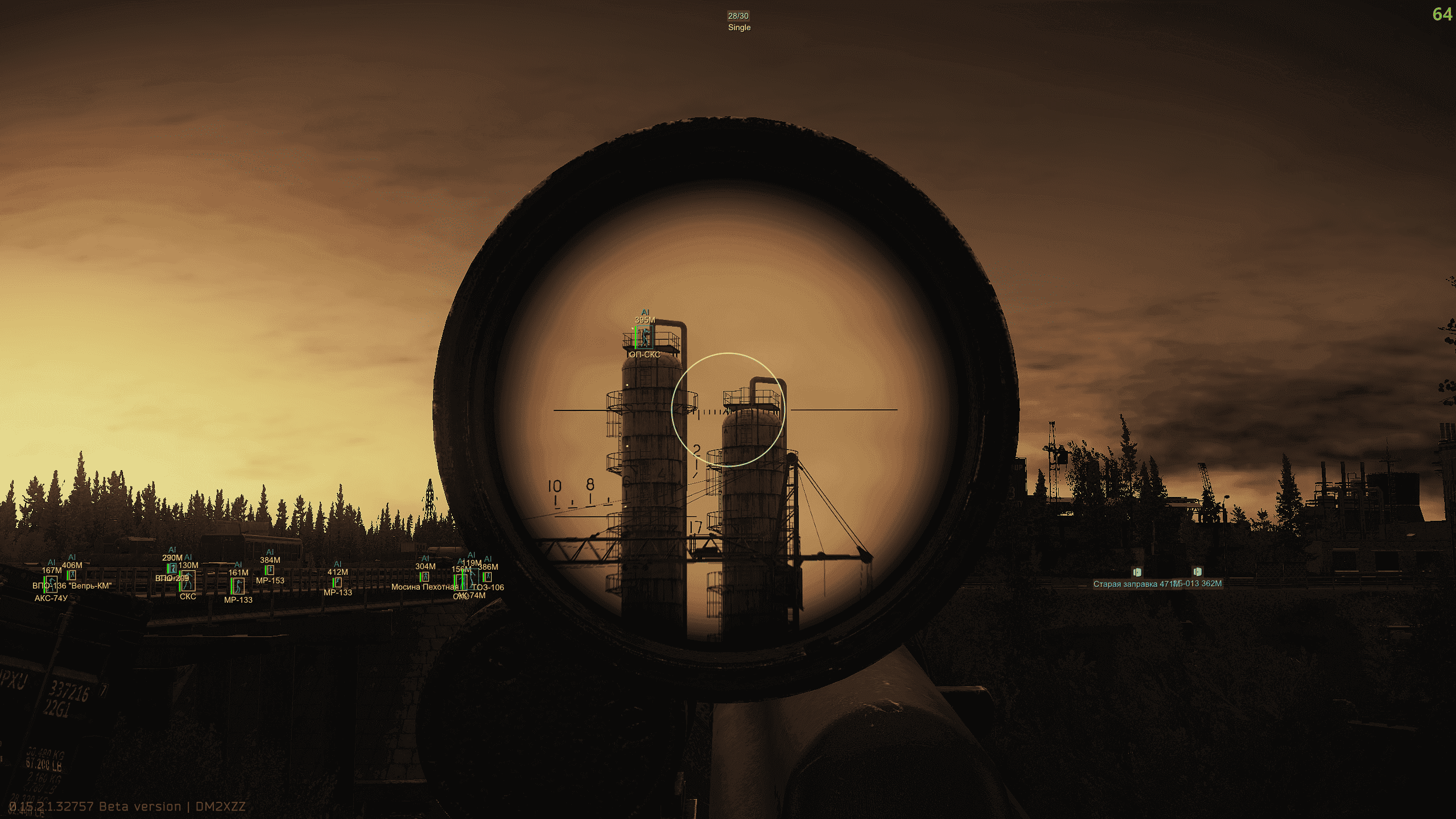
Task: Select the 304M AI label on the bridge
Action: (x=425, y=567)
